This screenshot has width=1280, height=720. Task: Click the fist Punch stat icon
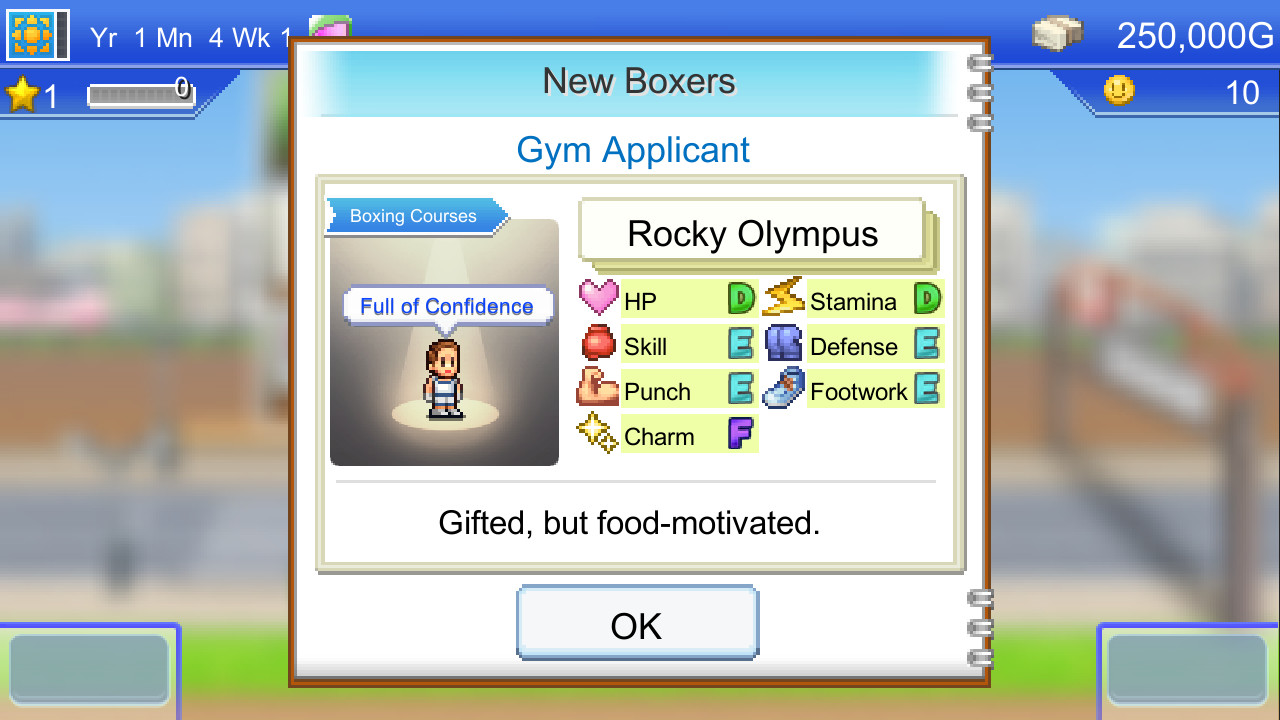596,387
